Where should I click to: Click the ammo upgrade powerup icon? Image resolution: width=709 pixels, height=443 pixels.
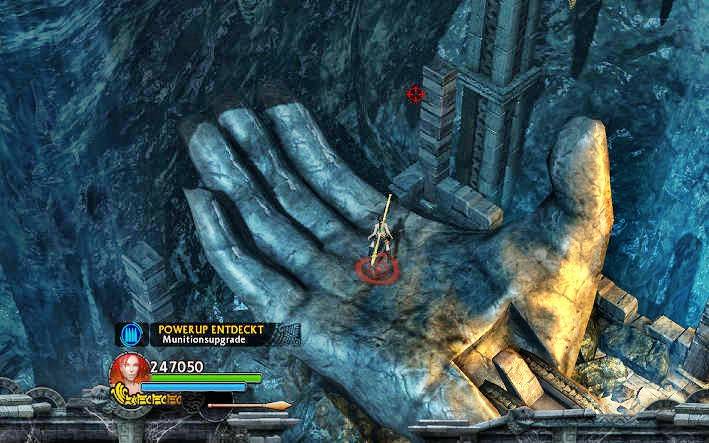click(130, 334)
